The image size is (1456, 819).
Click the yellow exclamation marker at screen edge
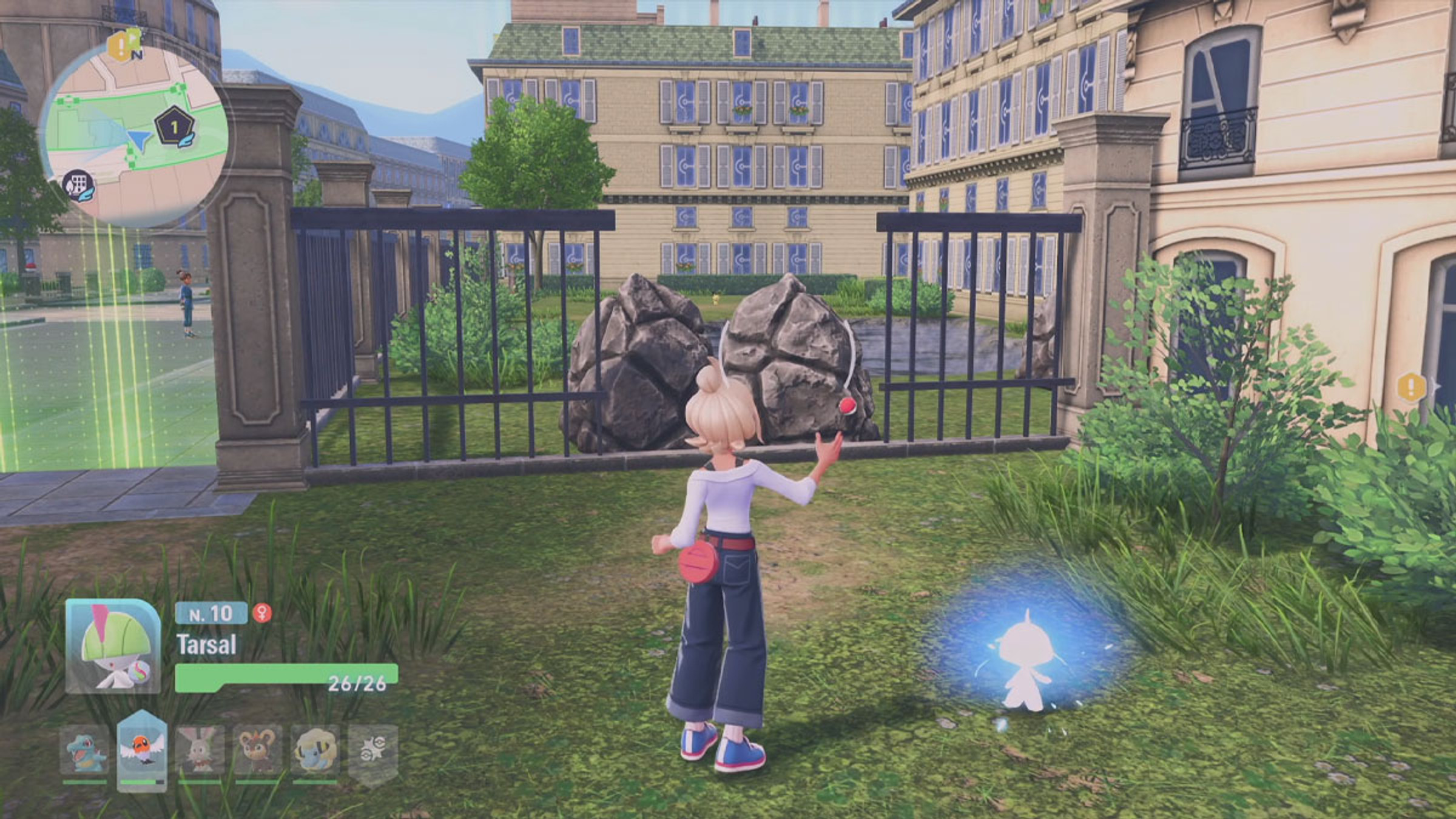click(1411, 386)
